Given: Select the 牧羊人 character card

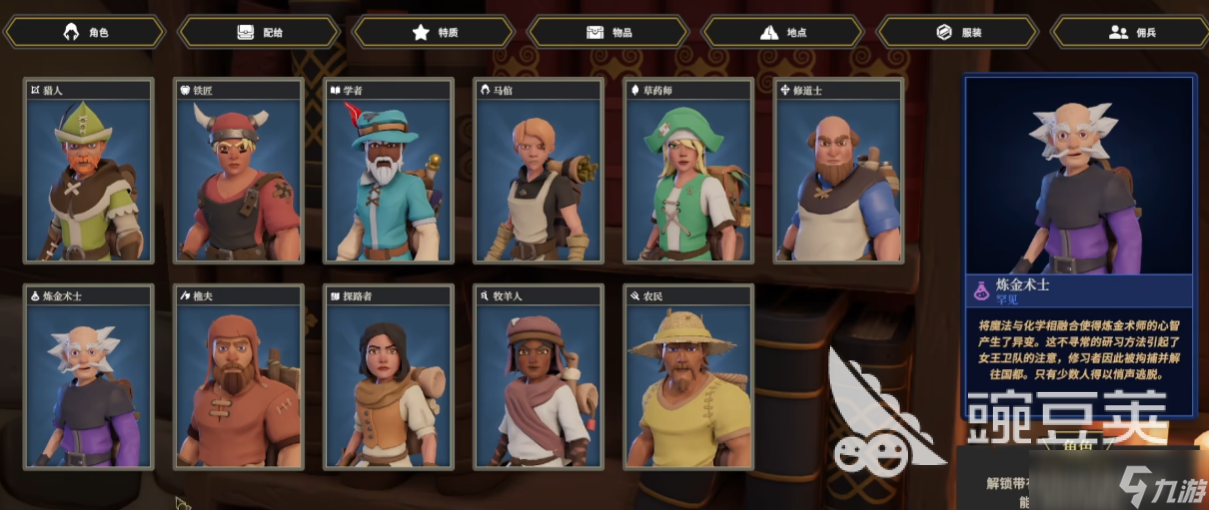Looking at the screenshot, I should (540, 377).
